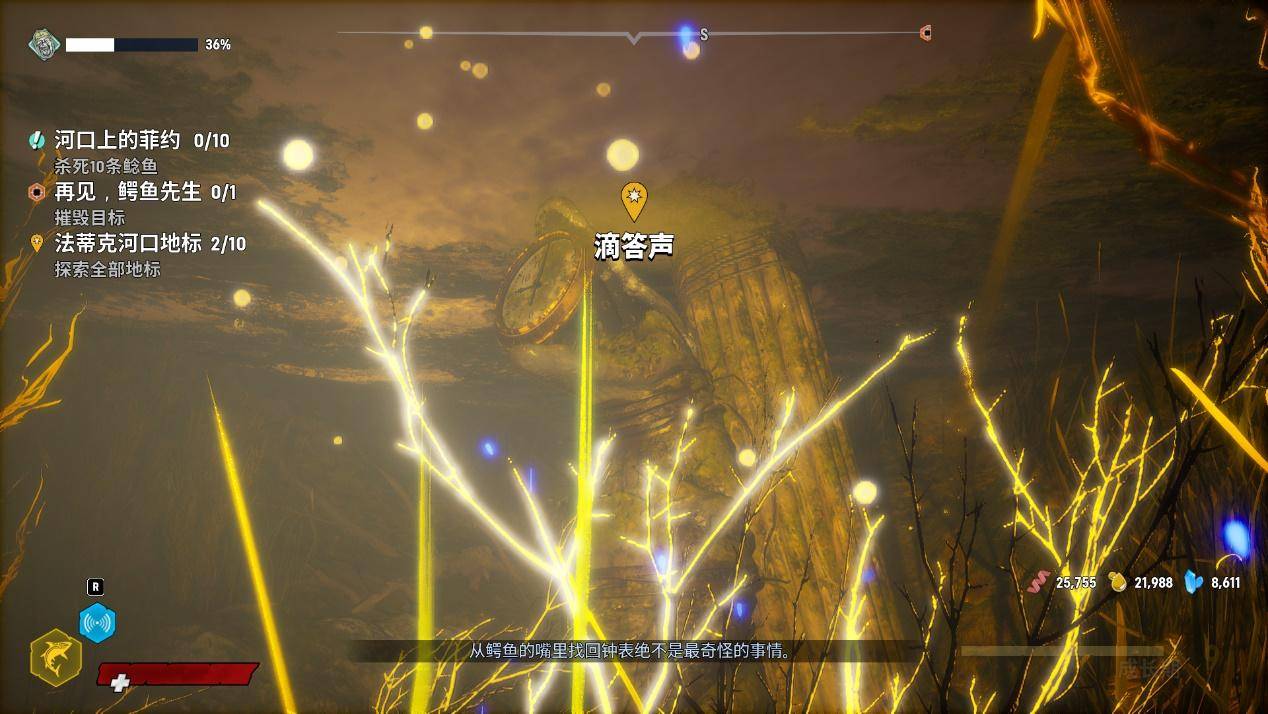Click the 滴答声 landmark marker pin

(x=633, y=200)
